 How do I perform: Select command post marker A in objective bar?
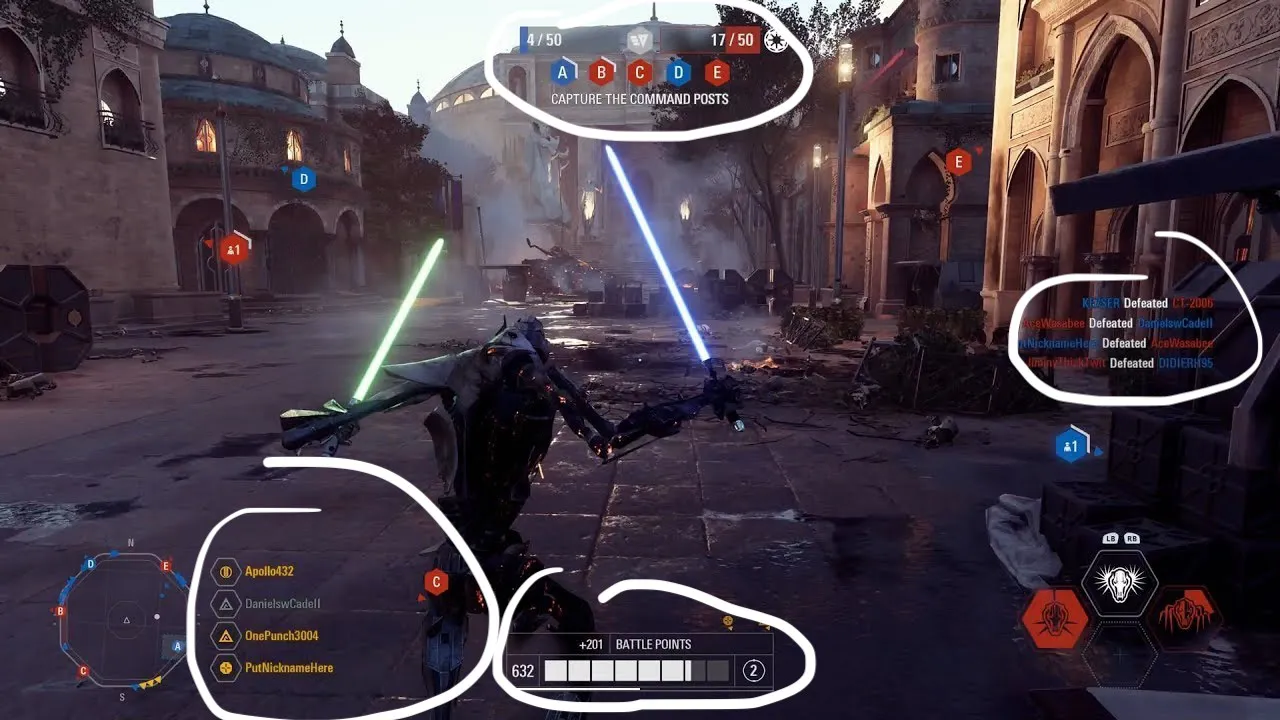[563, 71]
